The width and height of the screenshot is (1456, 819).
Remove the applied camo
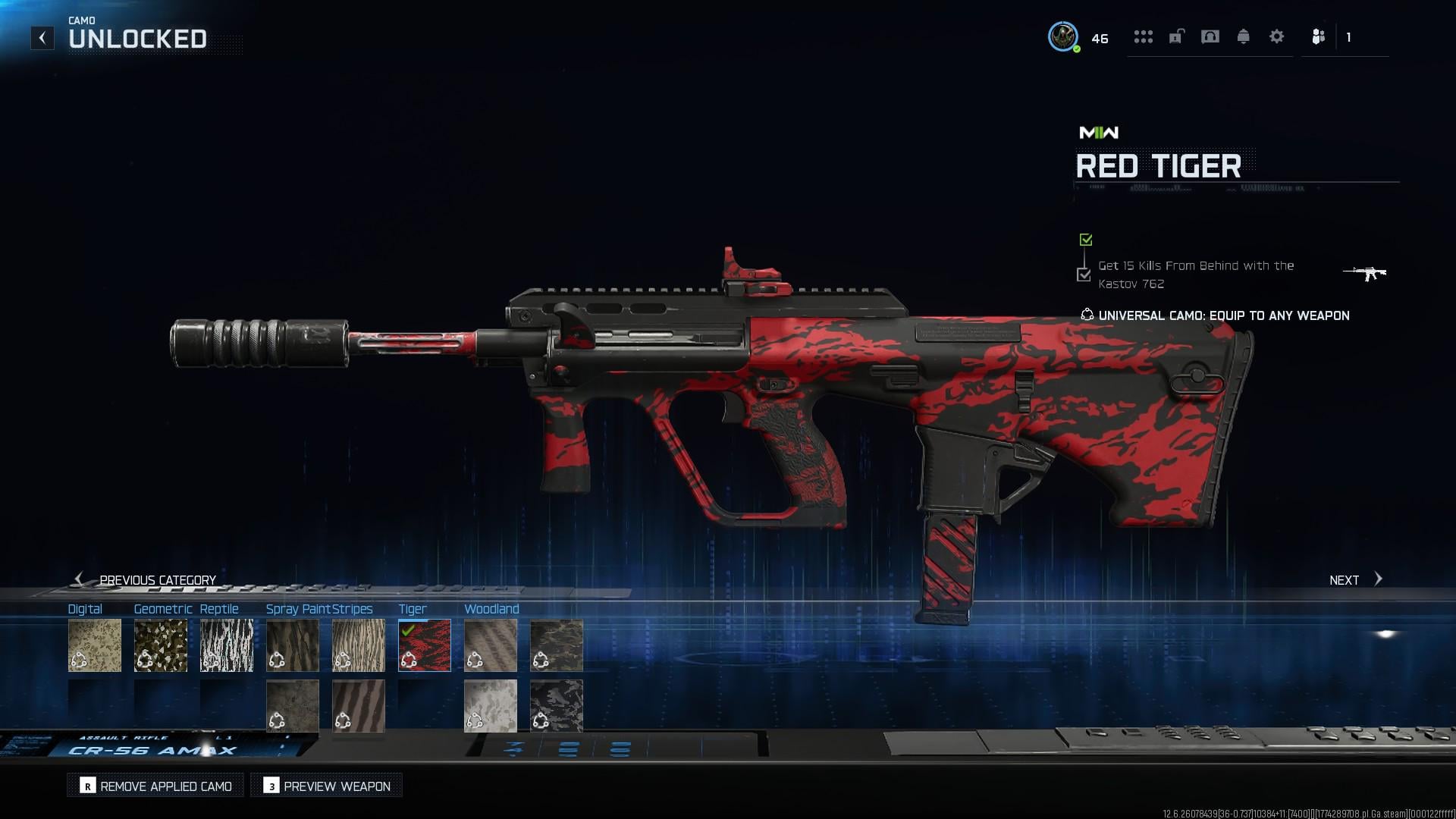point(156,786)
